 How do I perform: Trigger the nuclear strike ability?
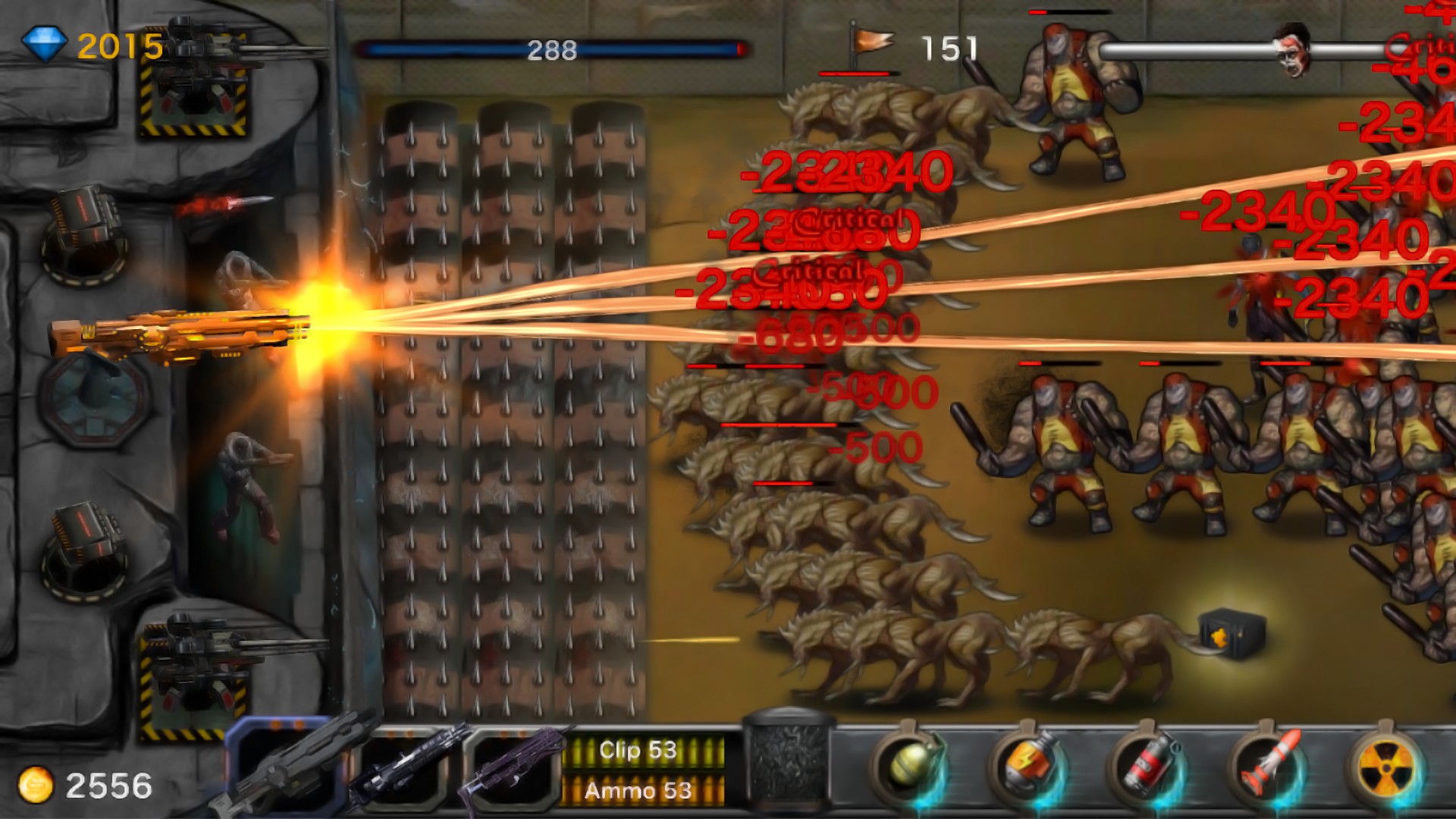click(1386, 766)
